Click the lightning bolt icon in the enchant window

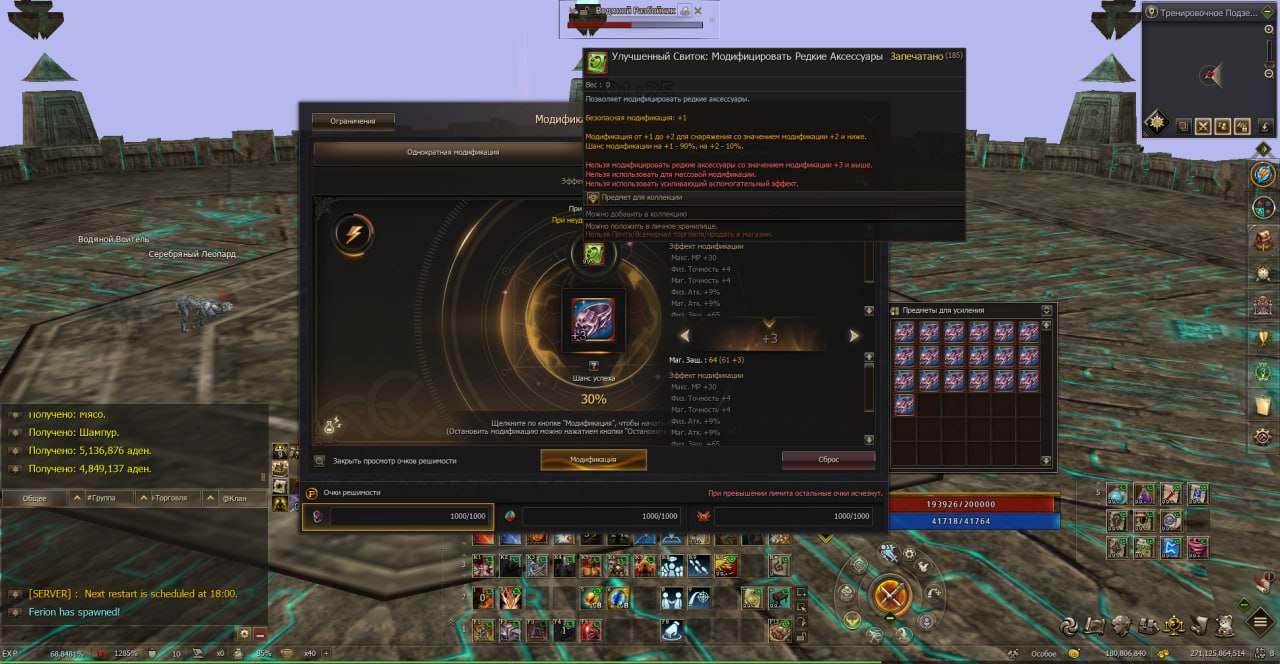[x=354, y=234]
